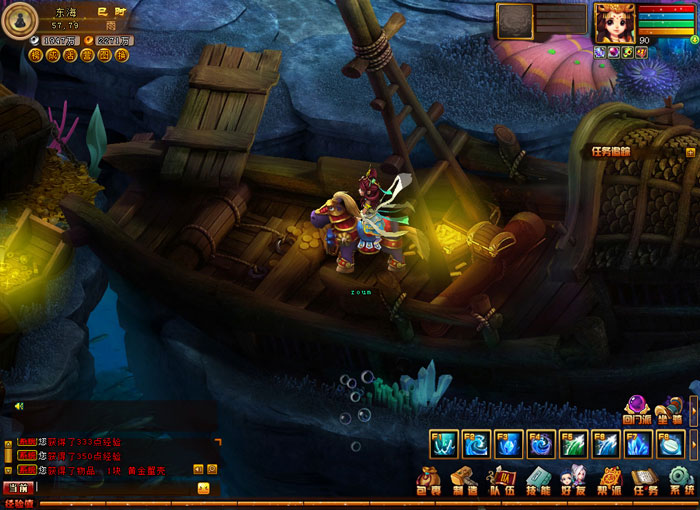Activate the F7 ice crystal skill

638,443
